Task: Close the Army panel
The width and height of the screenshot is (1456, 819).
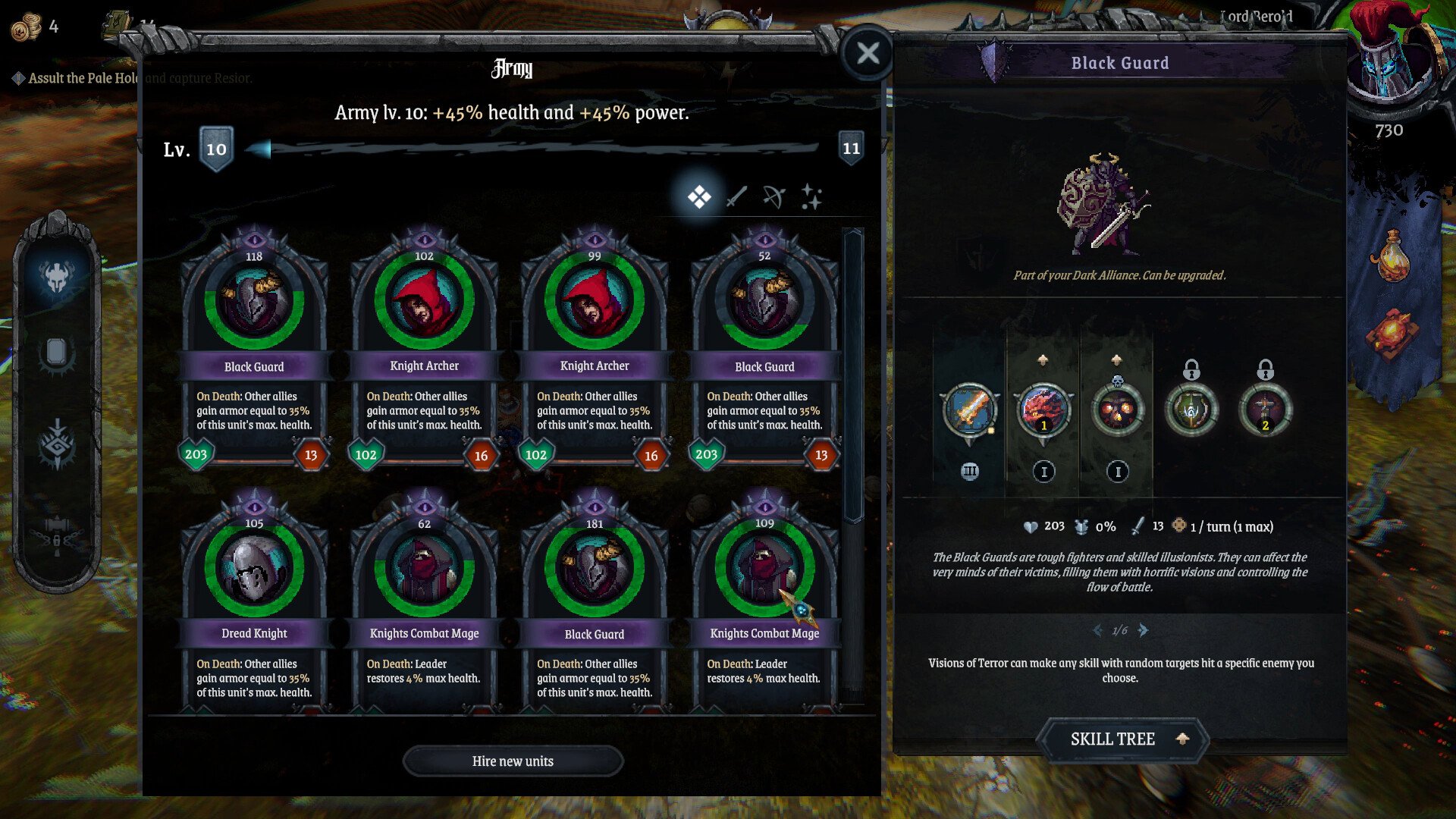Action: [868, 53]
